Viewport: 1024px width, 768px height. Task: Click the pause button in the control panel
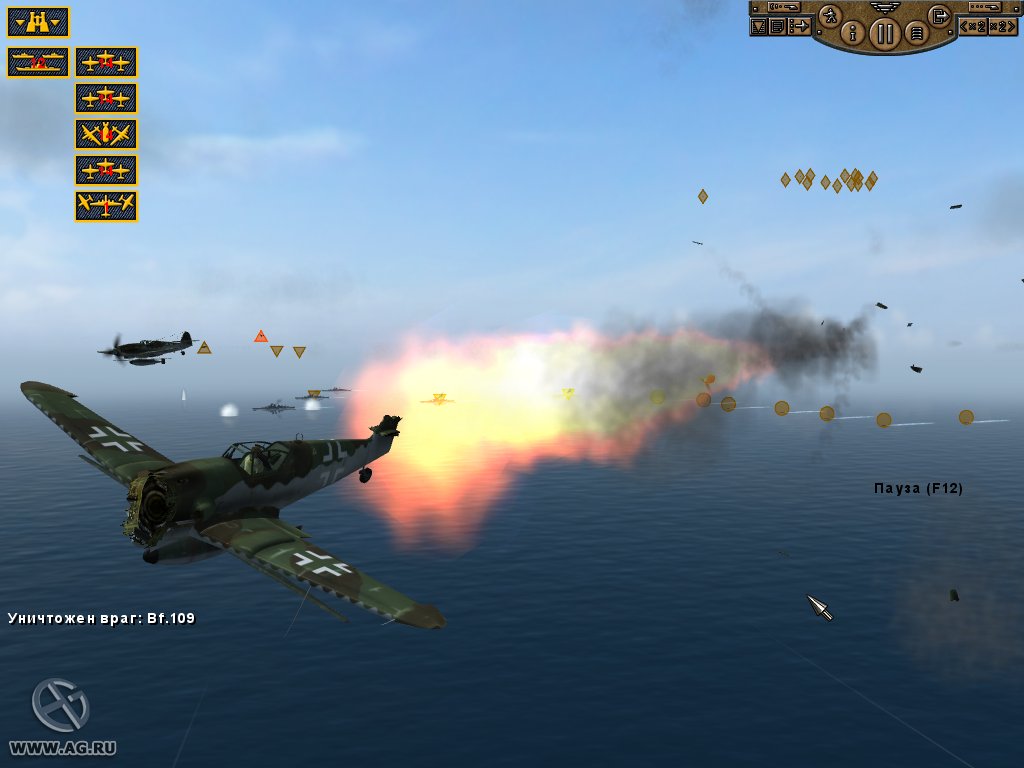pyautogui.click(x=884, y=34)
